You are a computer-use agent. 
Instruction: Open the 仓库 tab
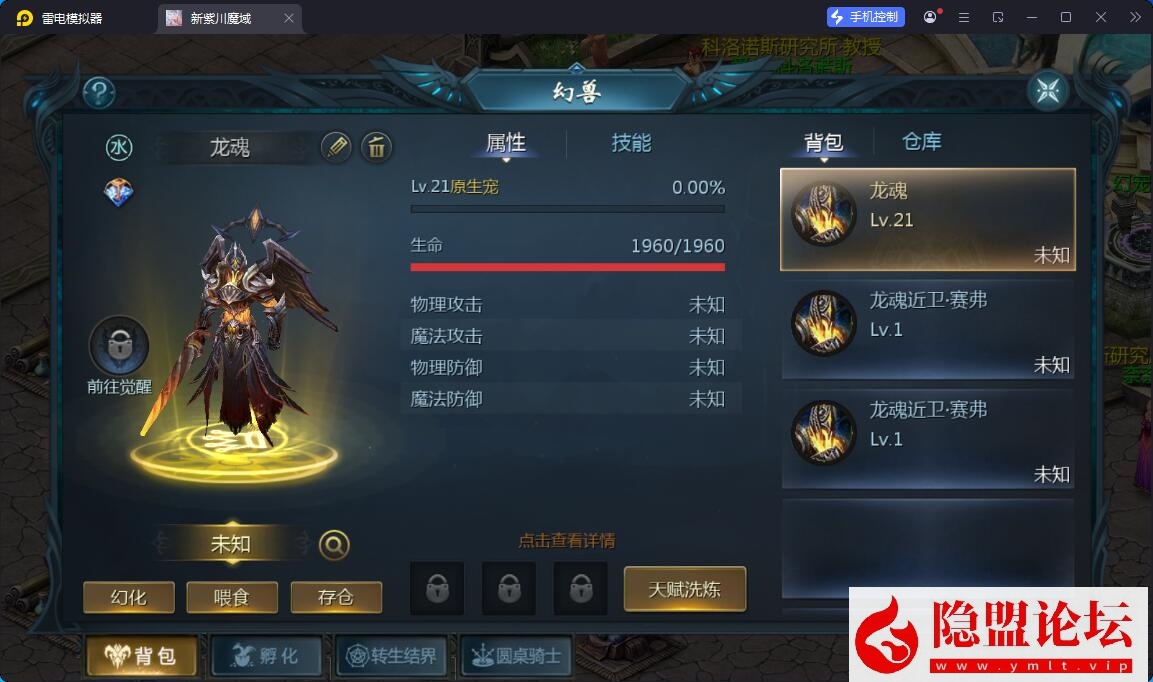point(921,142)
